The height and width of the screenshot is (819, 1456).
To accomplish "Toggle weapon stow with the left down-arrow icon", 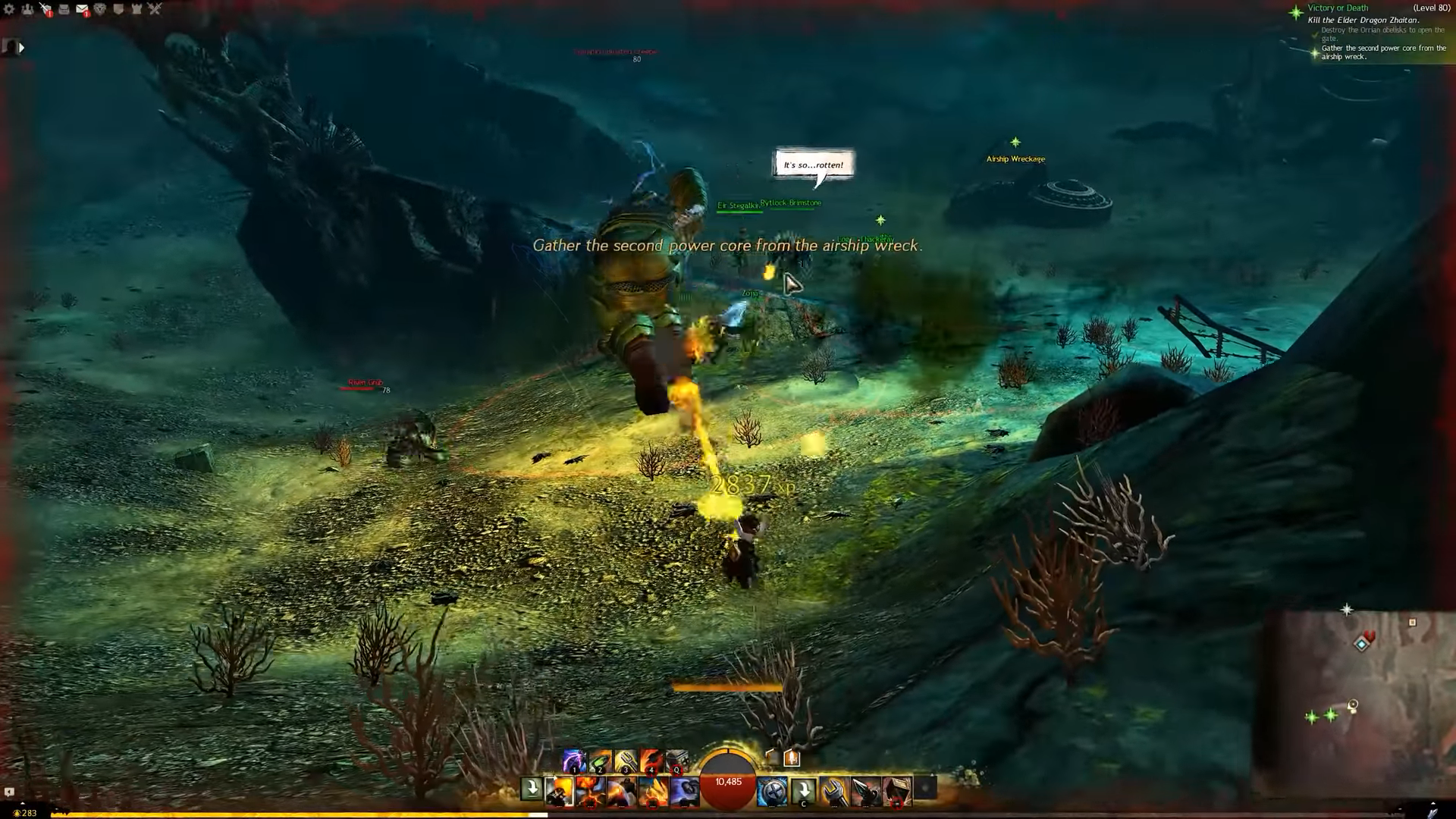I will click(532, 790).
